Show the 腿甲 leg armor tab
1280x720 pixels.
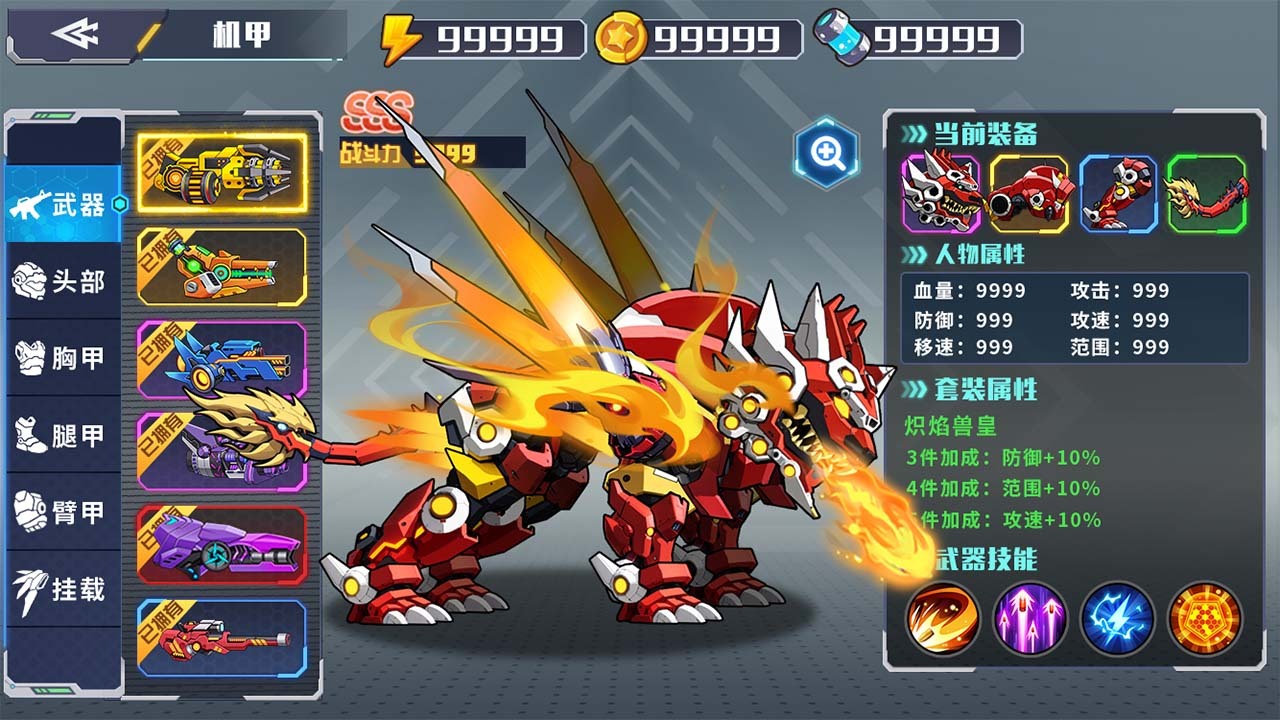(64, 435)
